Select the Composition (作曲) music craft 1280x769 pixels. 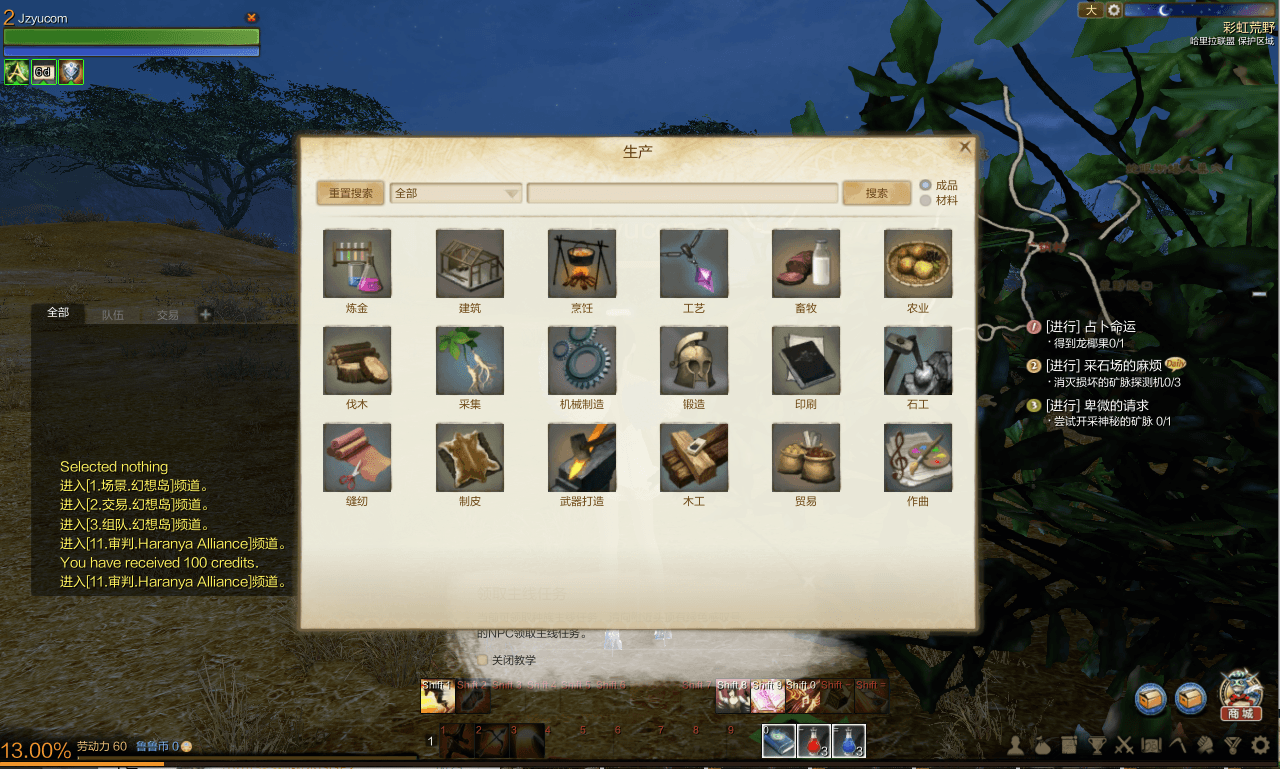click(x=917, y=457)
